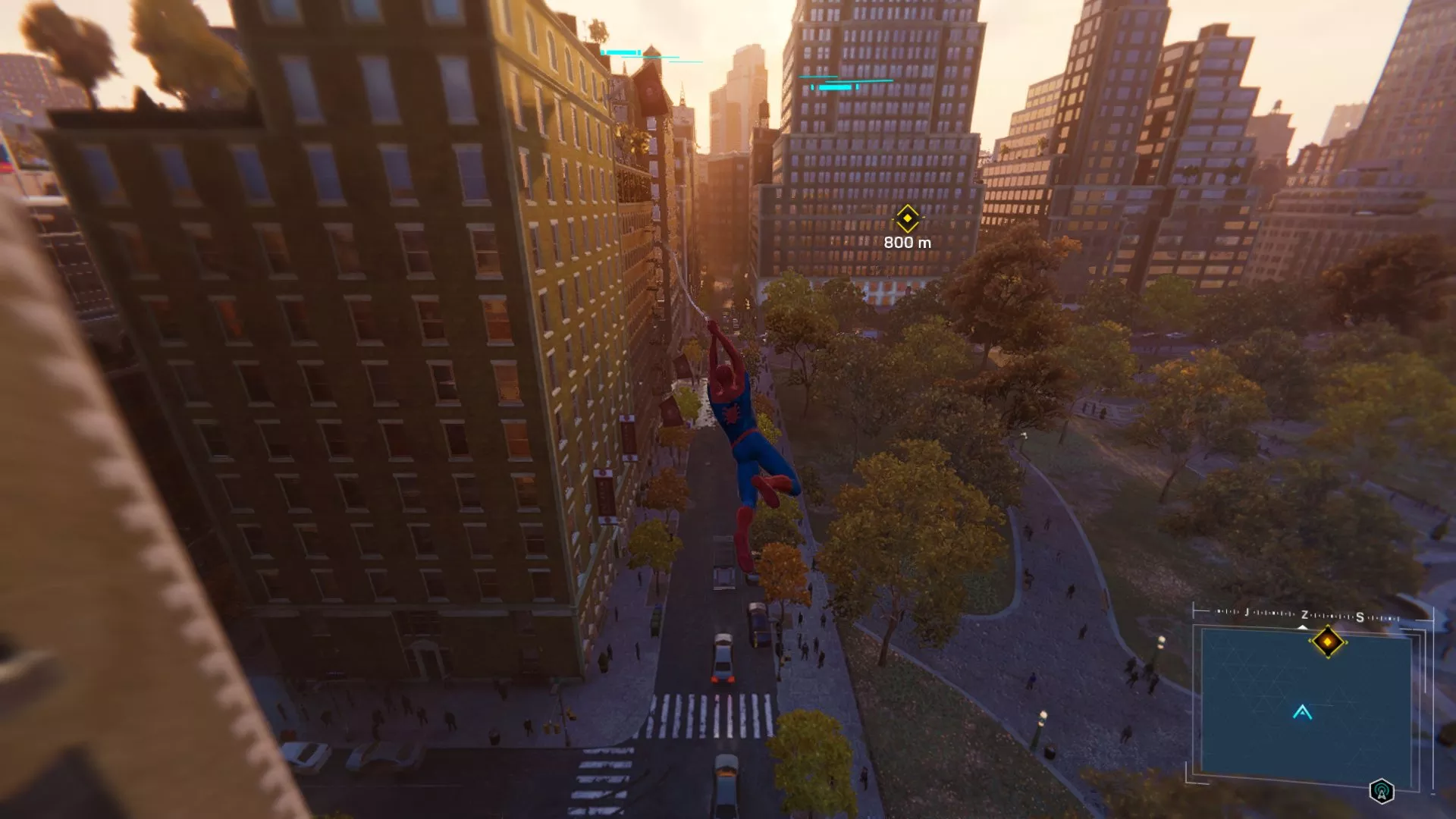Click the objective marker on the minimap

(1329, 642)
